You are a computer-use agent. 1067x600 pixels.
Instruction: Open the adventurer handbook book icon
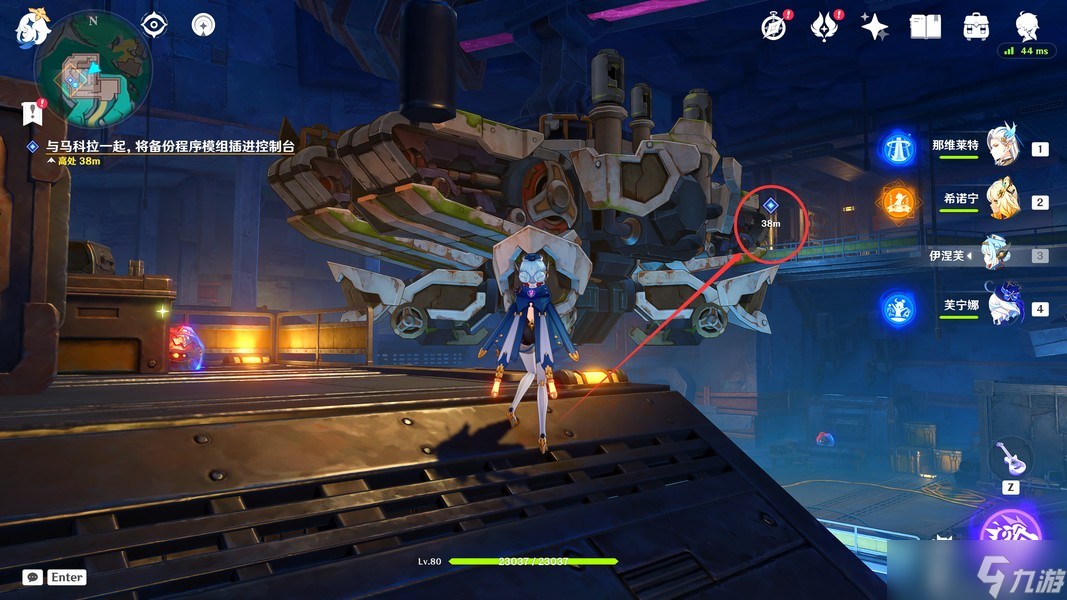coord(925,27)
